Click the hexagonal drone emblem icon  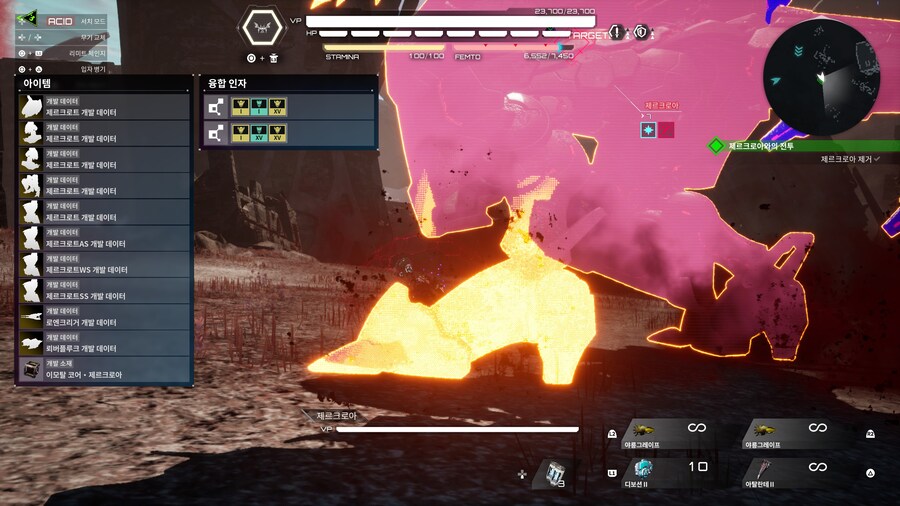[263, 27]
